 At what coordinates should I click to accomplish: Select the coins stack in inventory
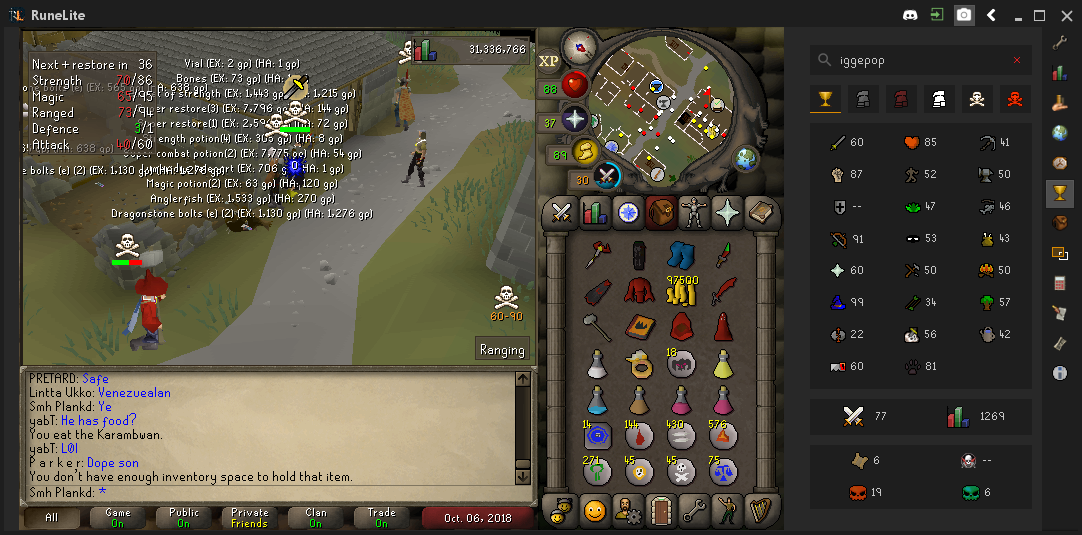pos(682,290)
